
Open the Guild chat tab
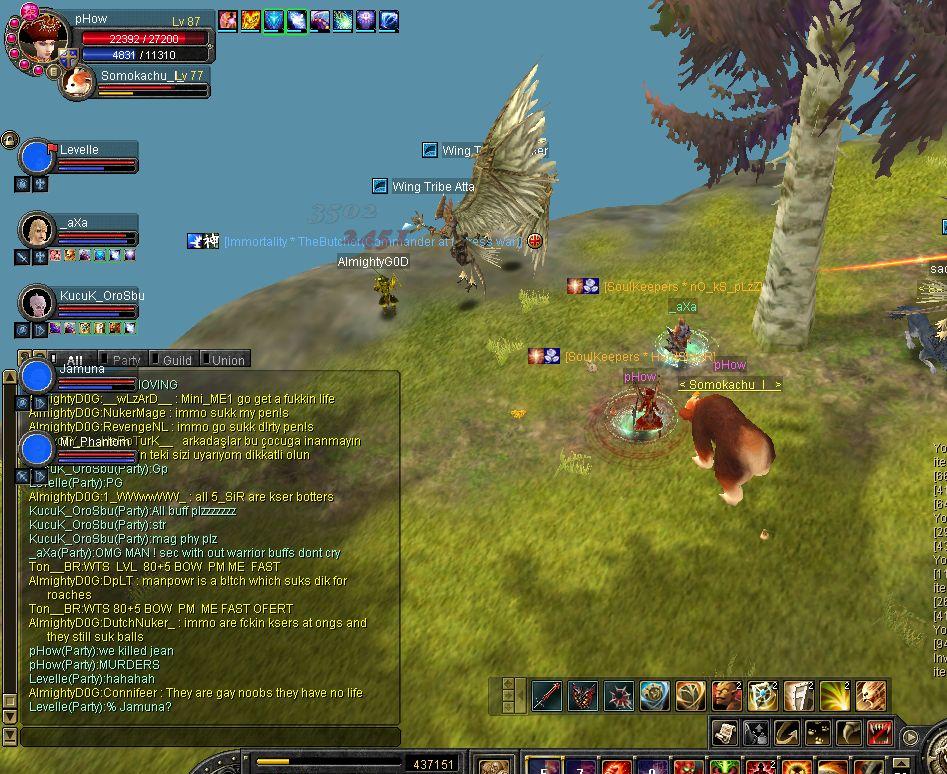point(176,360)
